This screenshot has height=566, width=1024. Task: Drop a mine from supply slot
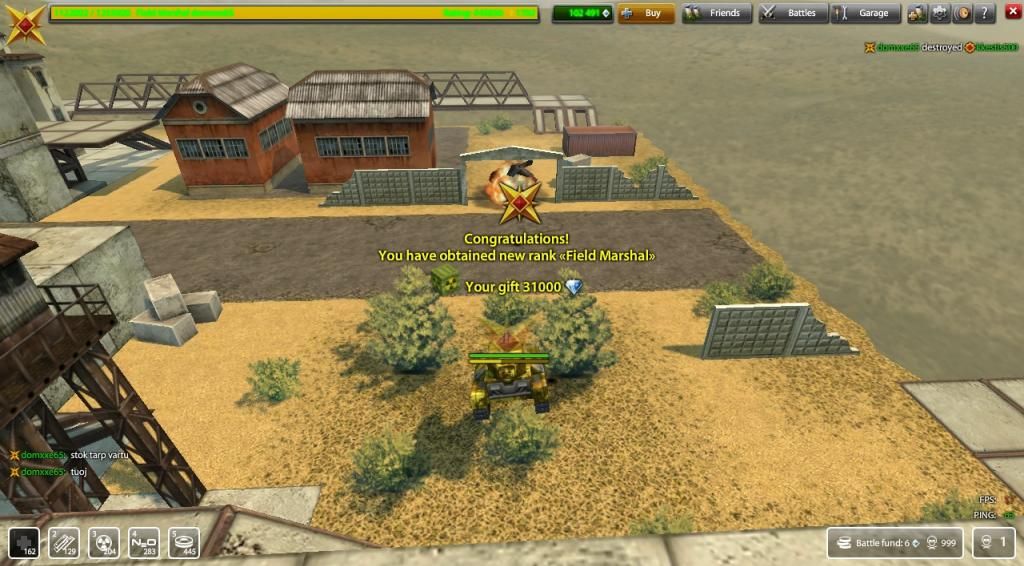184,541
